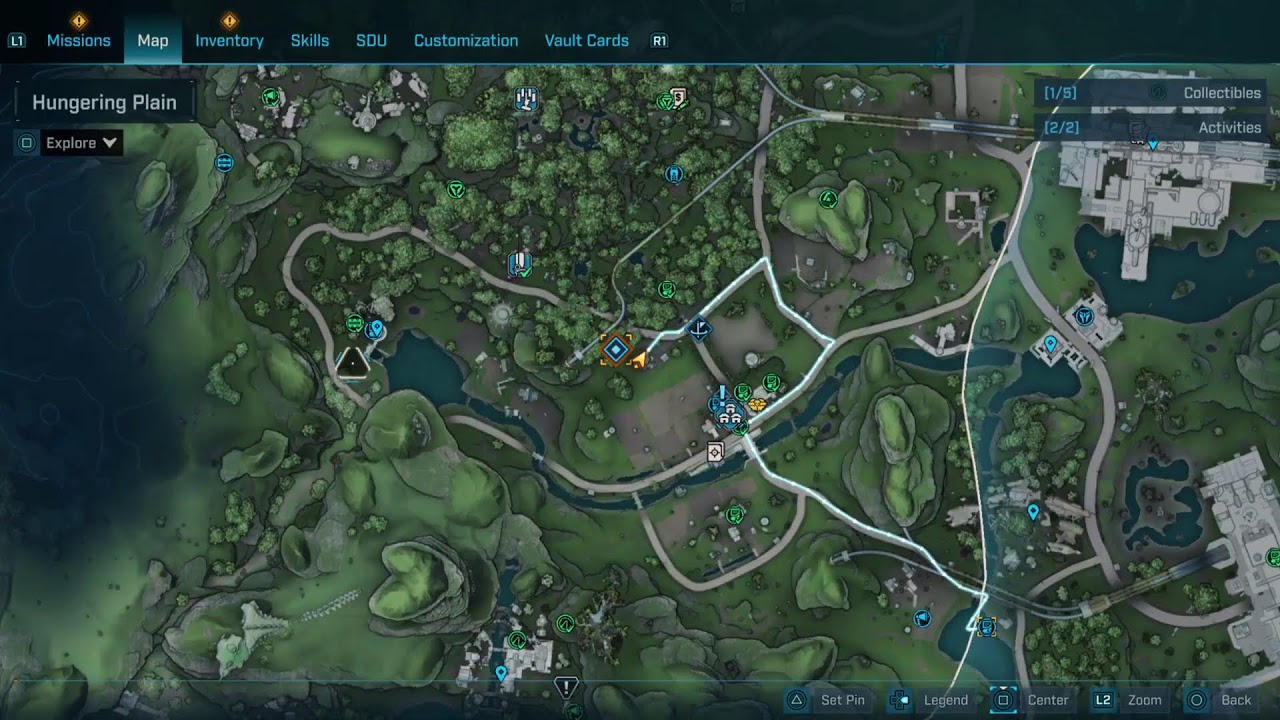
Task: Switch to the Inventory tab
Action: [x=229, y=41]
